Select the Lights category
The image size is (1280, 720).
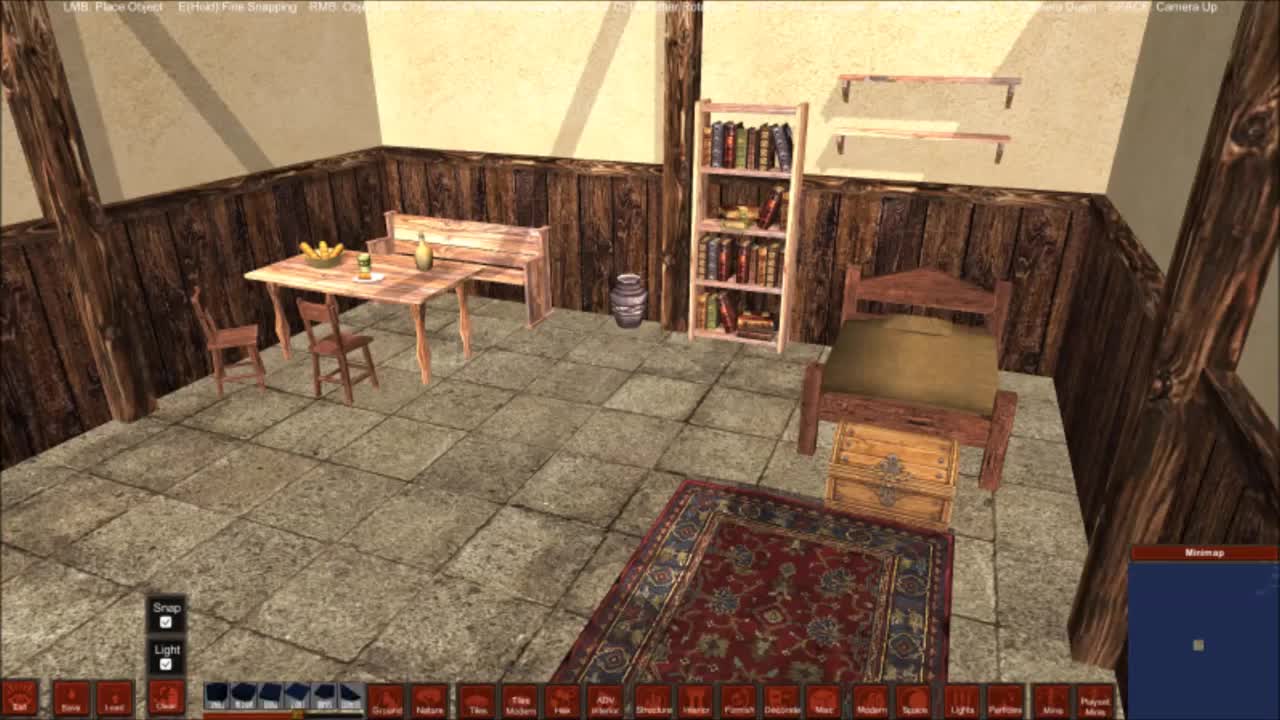click(x=962, y=703)
